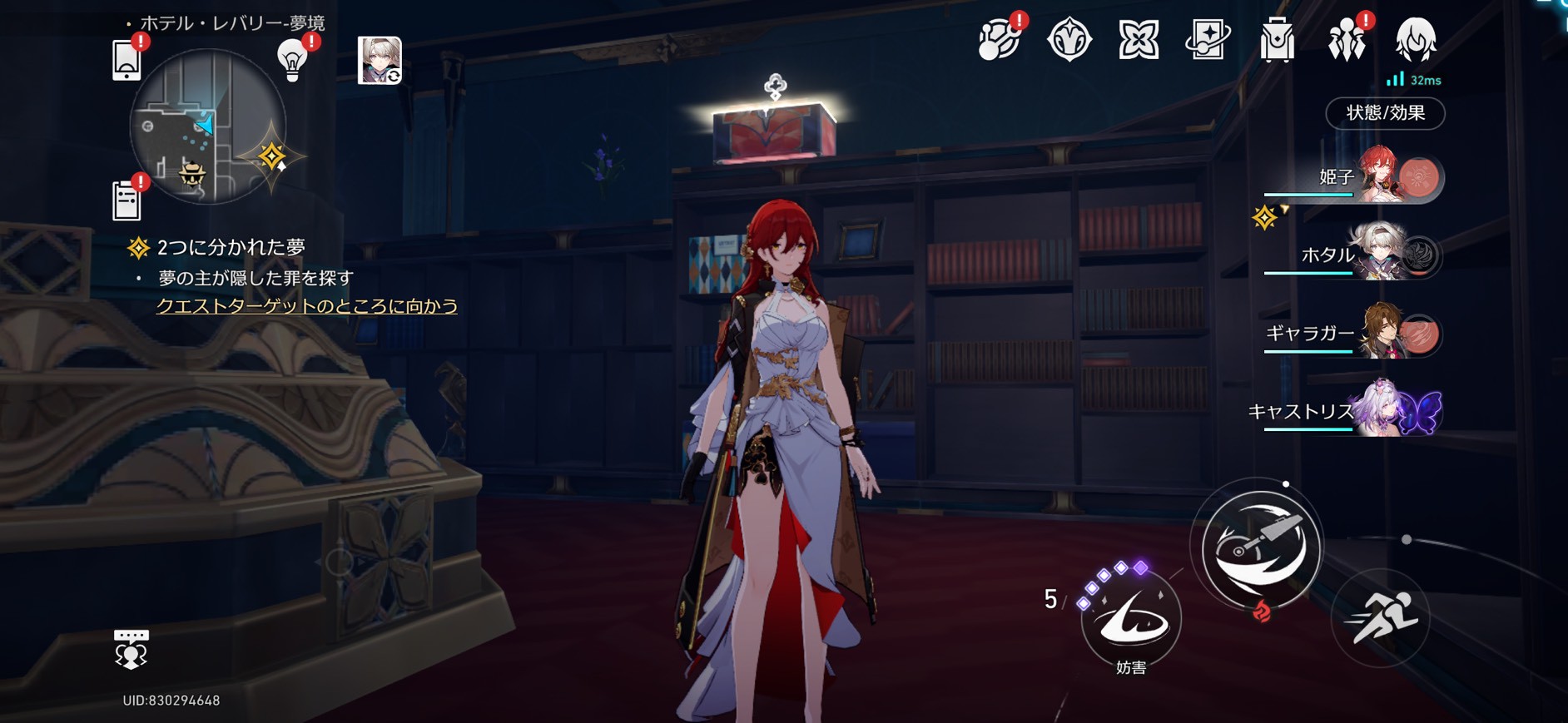Viewport: 1568px width, 723px height.
Task: Select the 2つに分かれた夢 quest tracker
Action: pyautogui.click(x=231, y=247)
